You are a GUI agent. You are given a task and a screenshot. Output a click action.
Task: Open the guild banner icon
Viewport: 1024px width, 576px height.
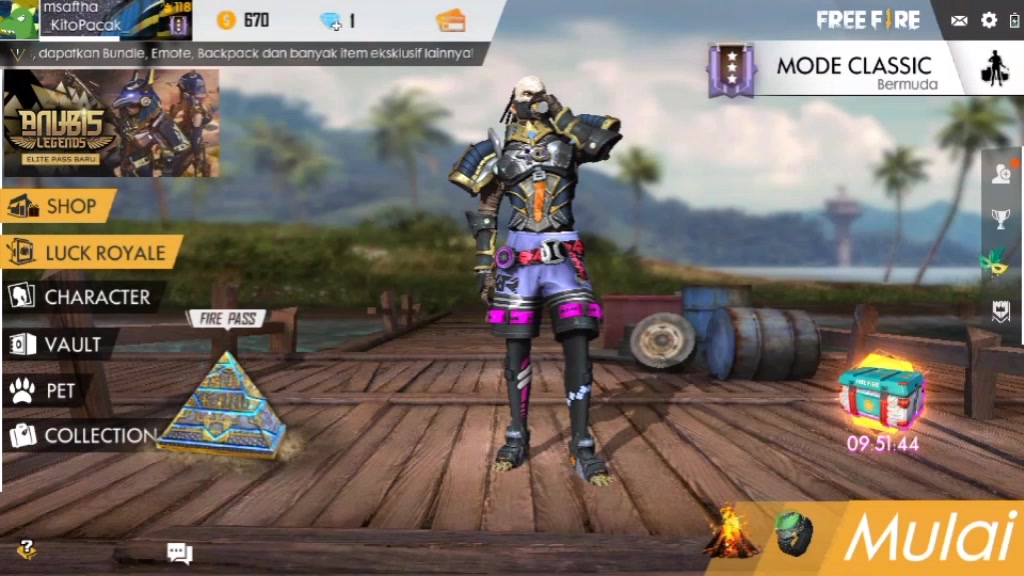(1000, 310)
